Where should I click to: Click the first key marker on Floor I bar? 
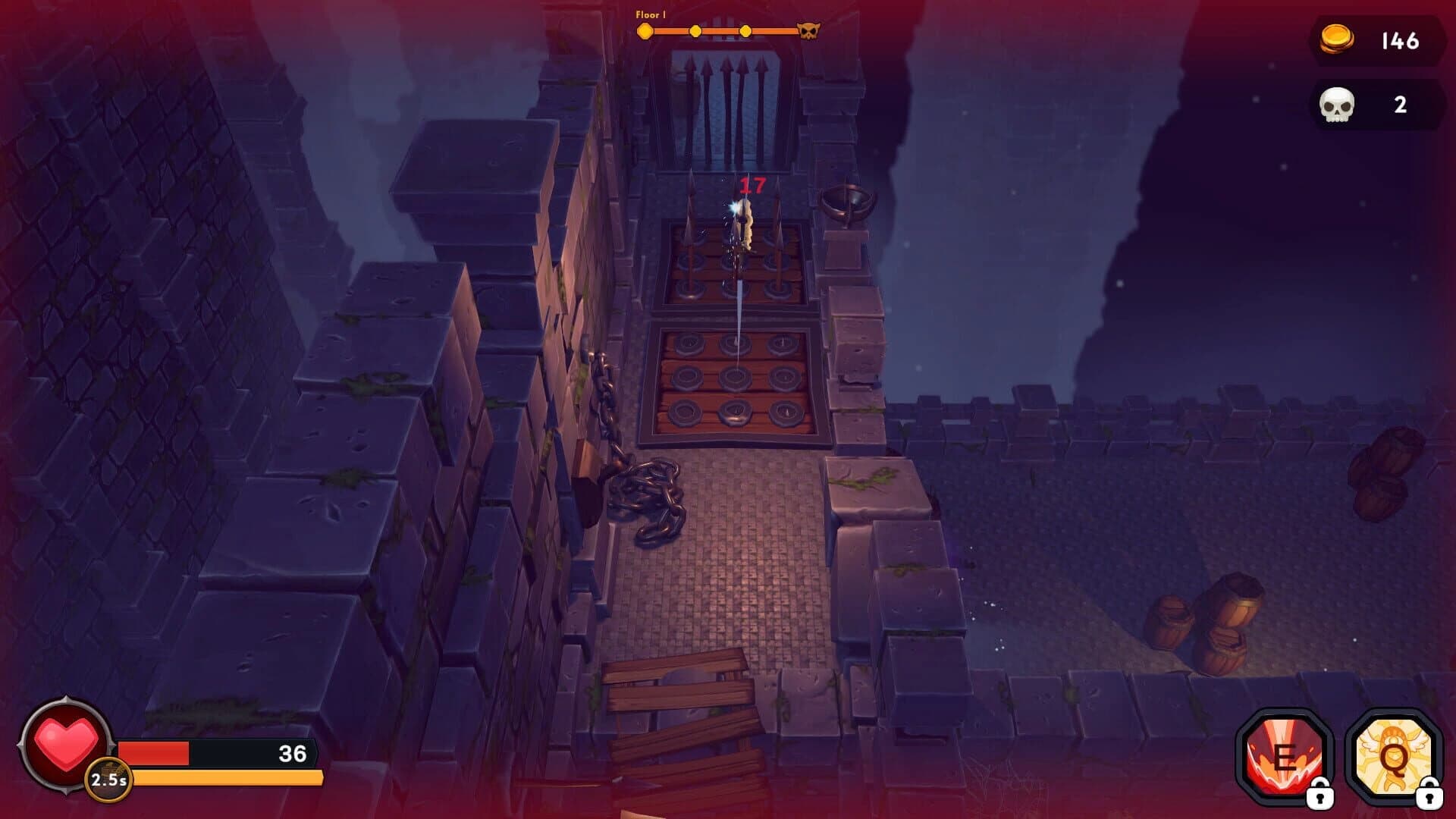tap(644, 31)
